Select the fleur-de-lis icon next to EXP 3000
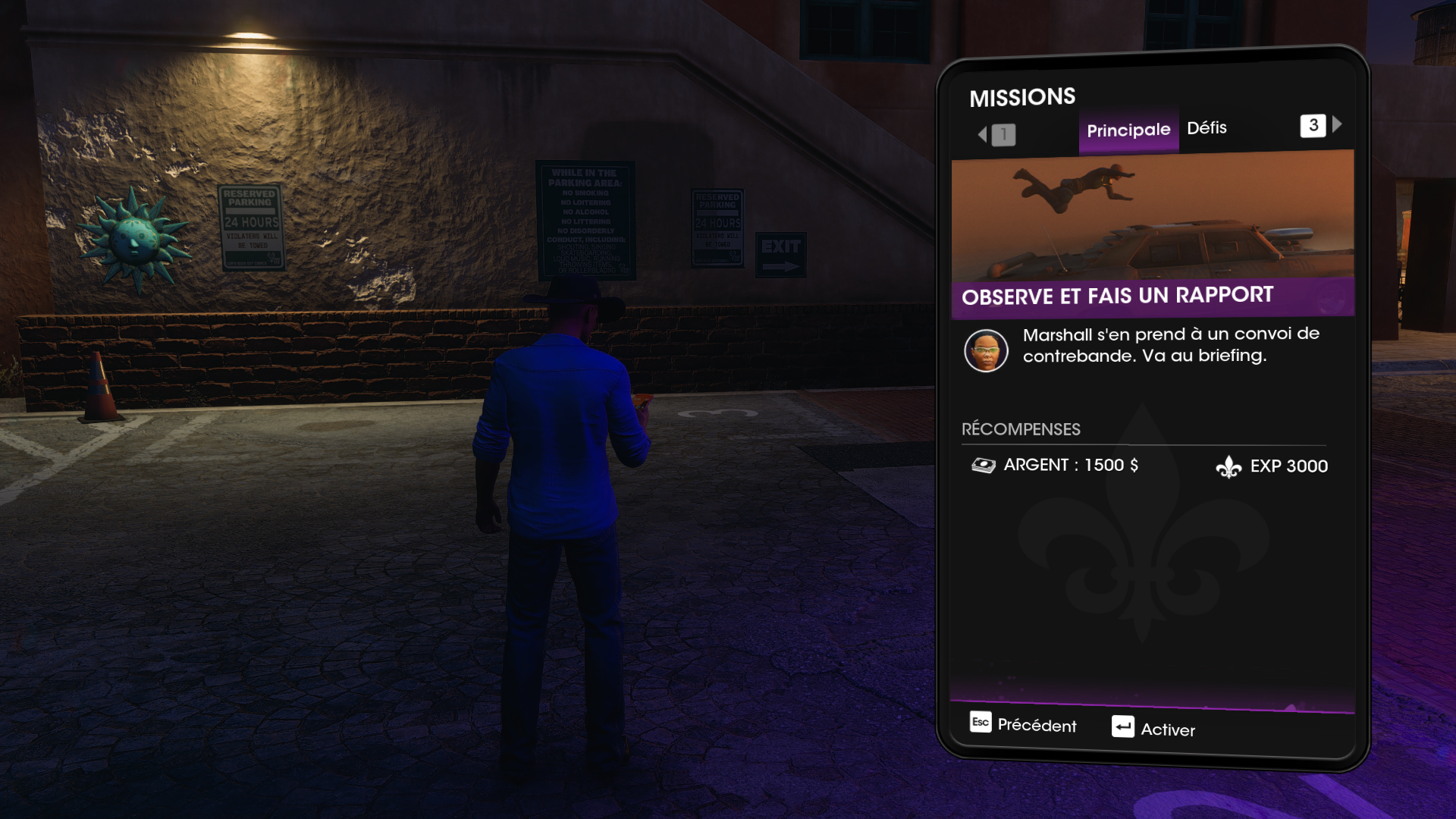Viewport: 1456px width, 819px height. tap(1229, 465)
